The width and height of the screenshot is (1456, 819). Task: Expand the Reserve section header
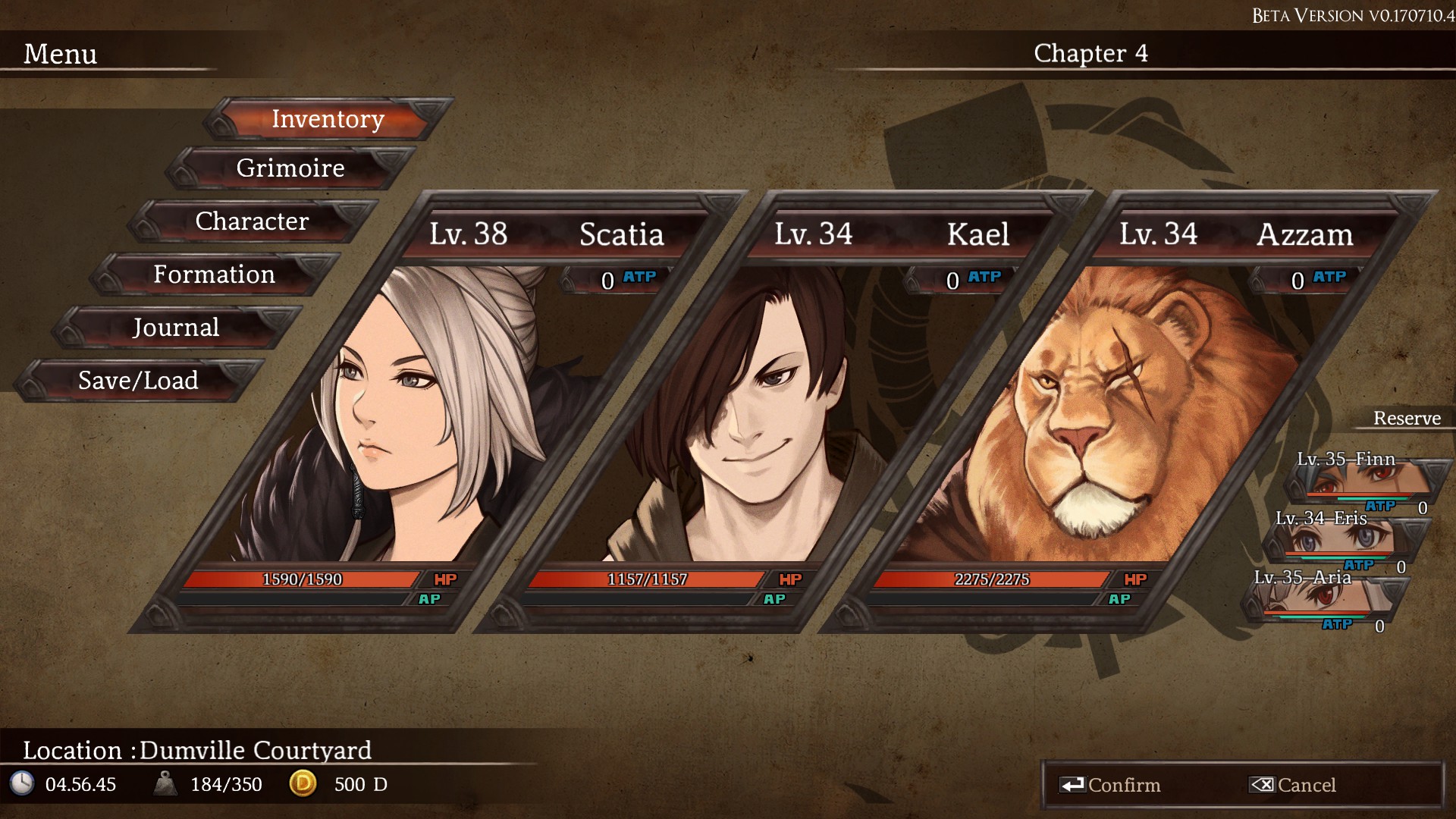click(x=1407, y=418)
